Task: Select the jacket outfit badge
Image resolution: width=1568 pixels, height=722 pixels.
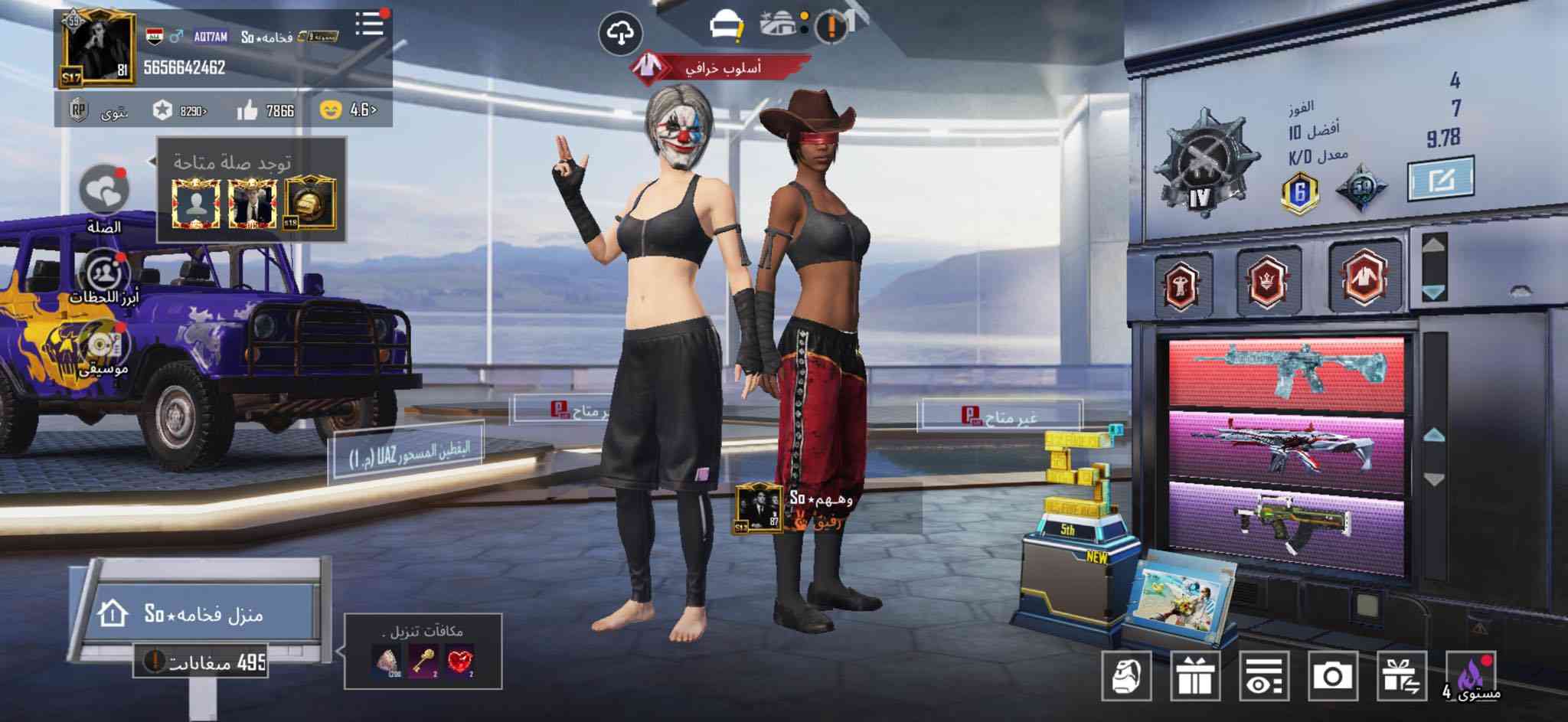Action: 1364,277
